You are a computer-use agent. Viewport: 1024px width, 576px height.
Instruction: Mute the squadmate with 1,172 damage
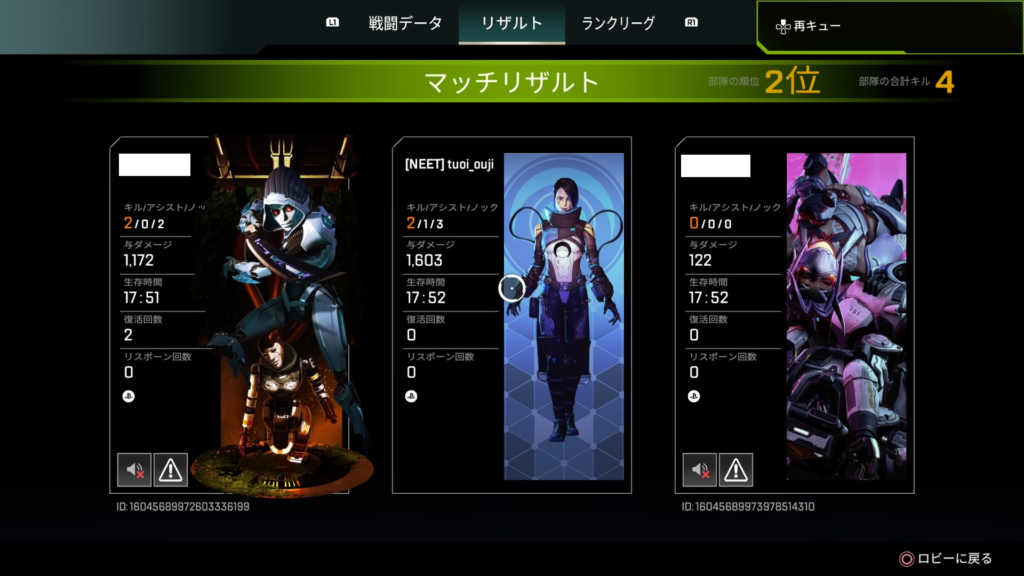coord(133,468)
